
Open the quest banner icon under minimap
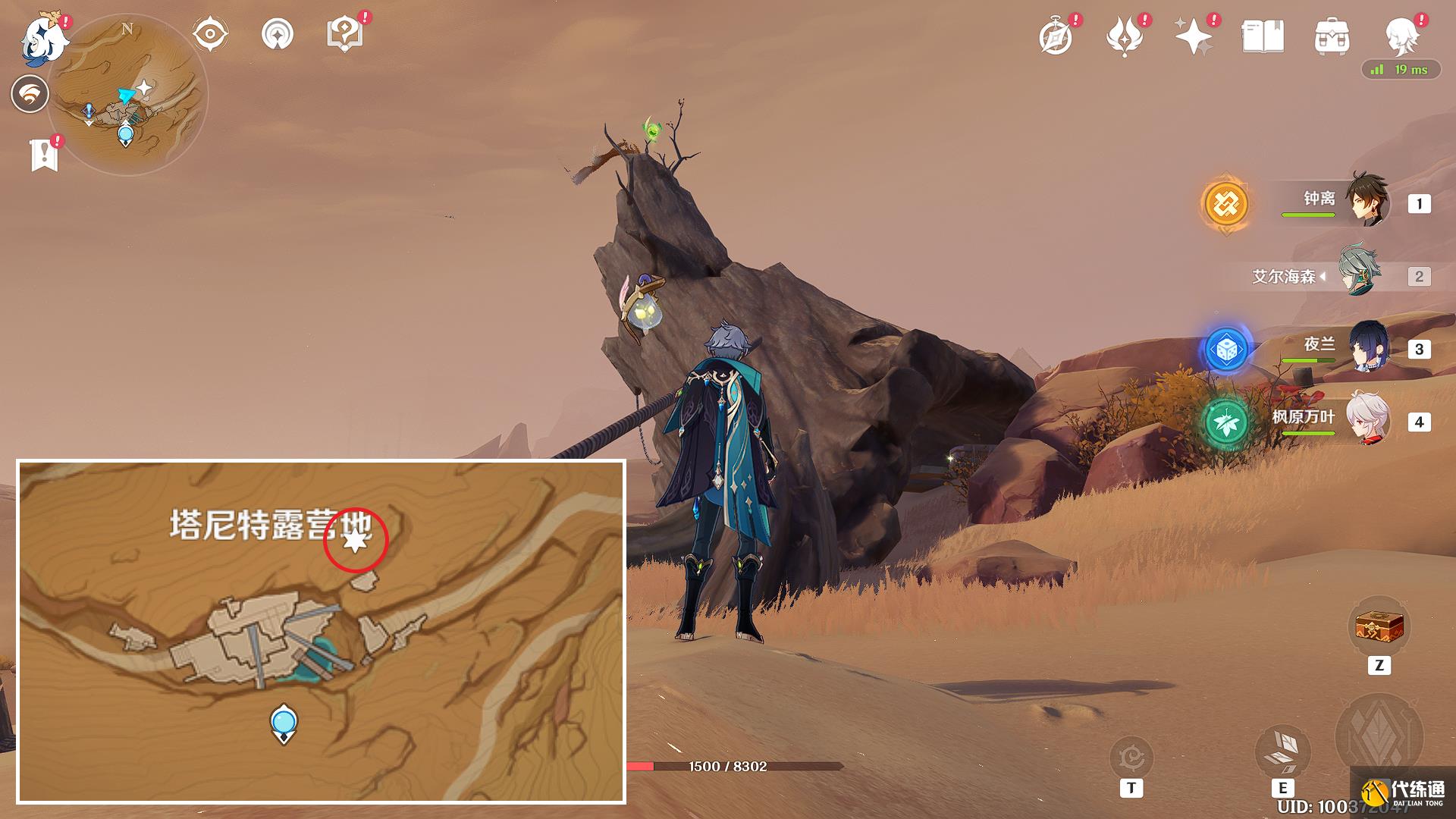[45, 155]
